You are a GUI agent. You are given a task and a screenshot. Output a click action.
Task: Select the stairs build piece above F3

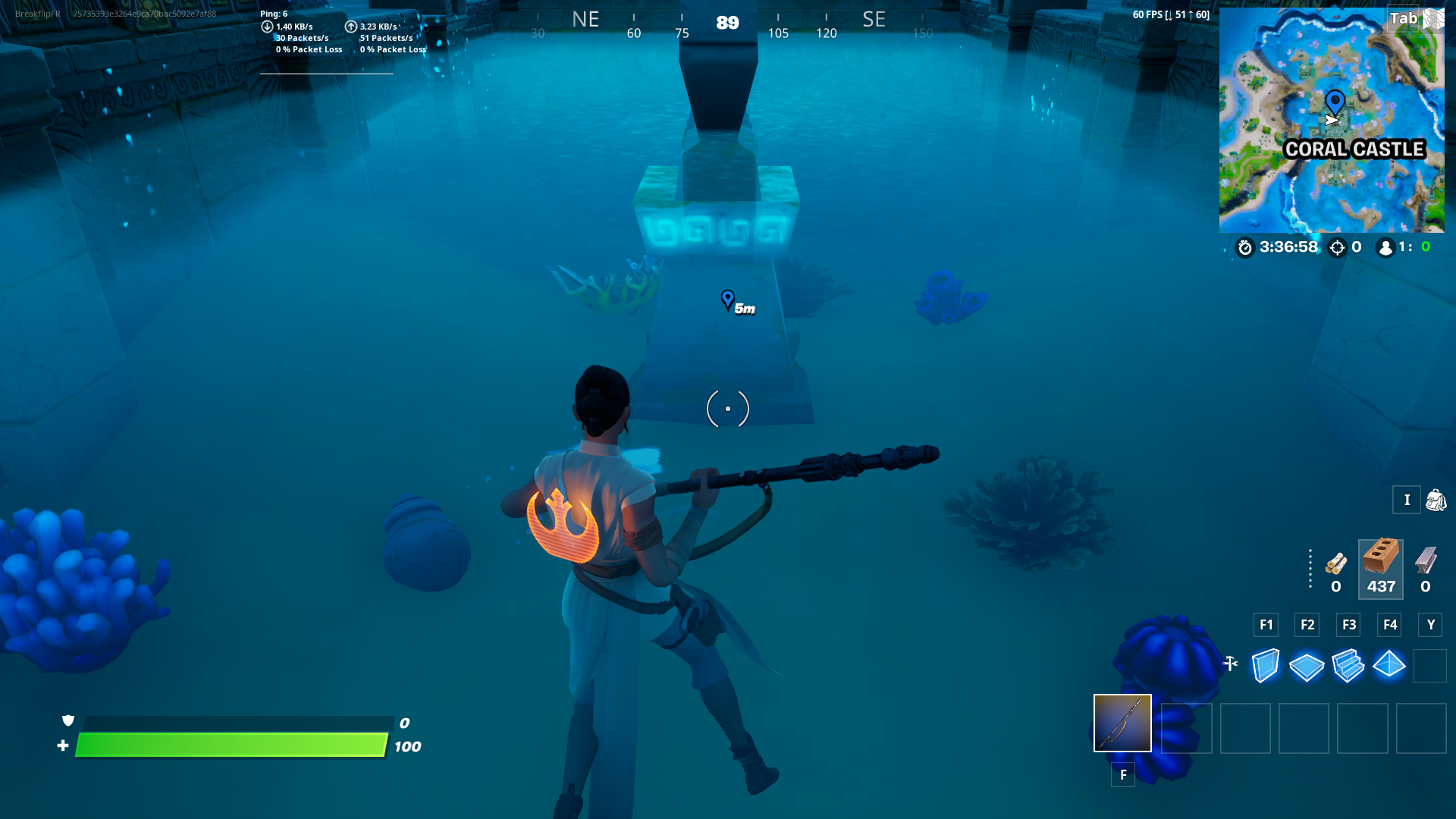[x=1348, y=665]
